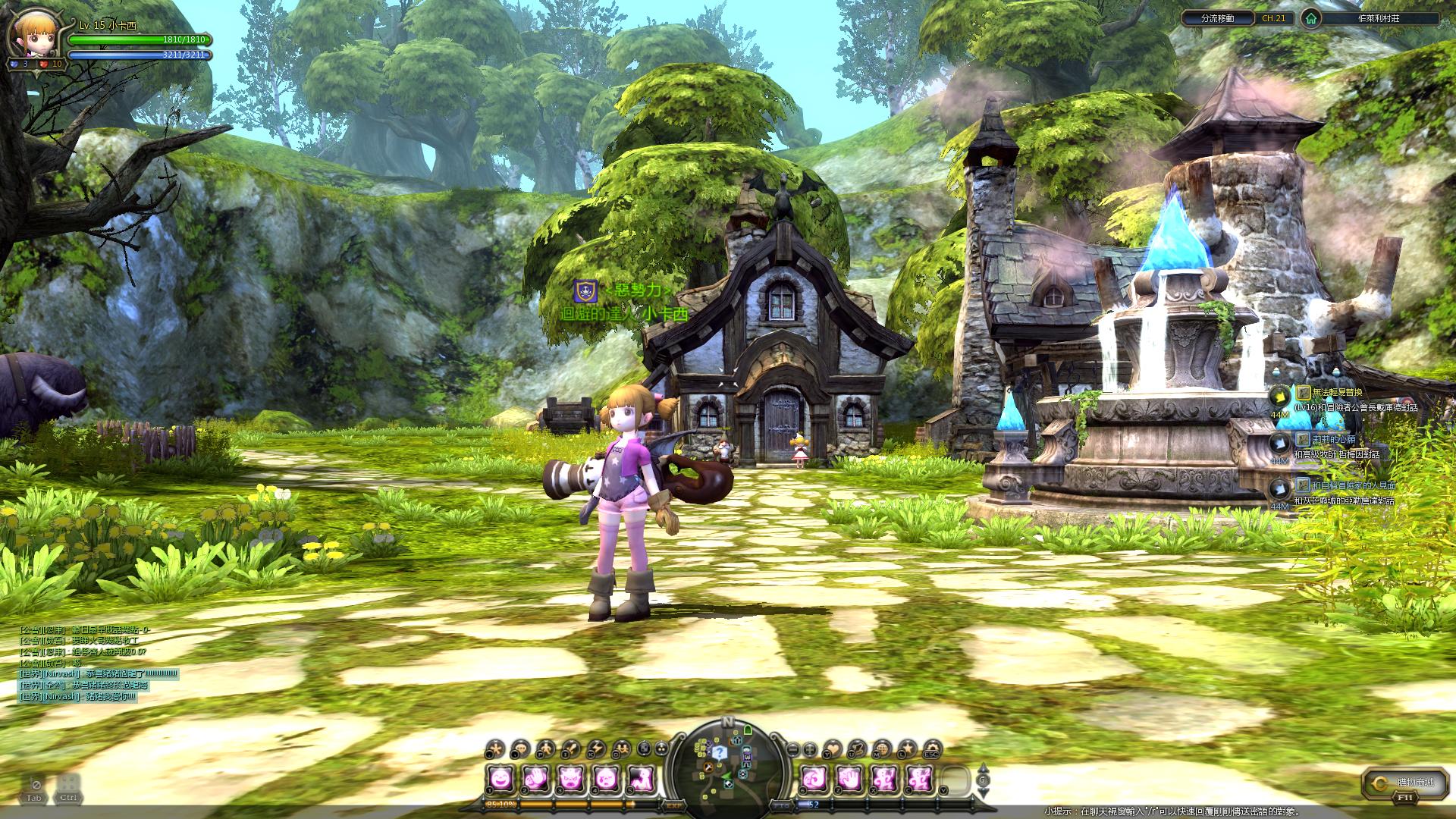Open the sword icon menu

click(x=570, y=749)
